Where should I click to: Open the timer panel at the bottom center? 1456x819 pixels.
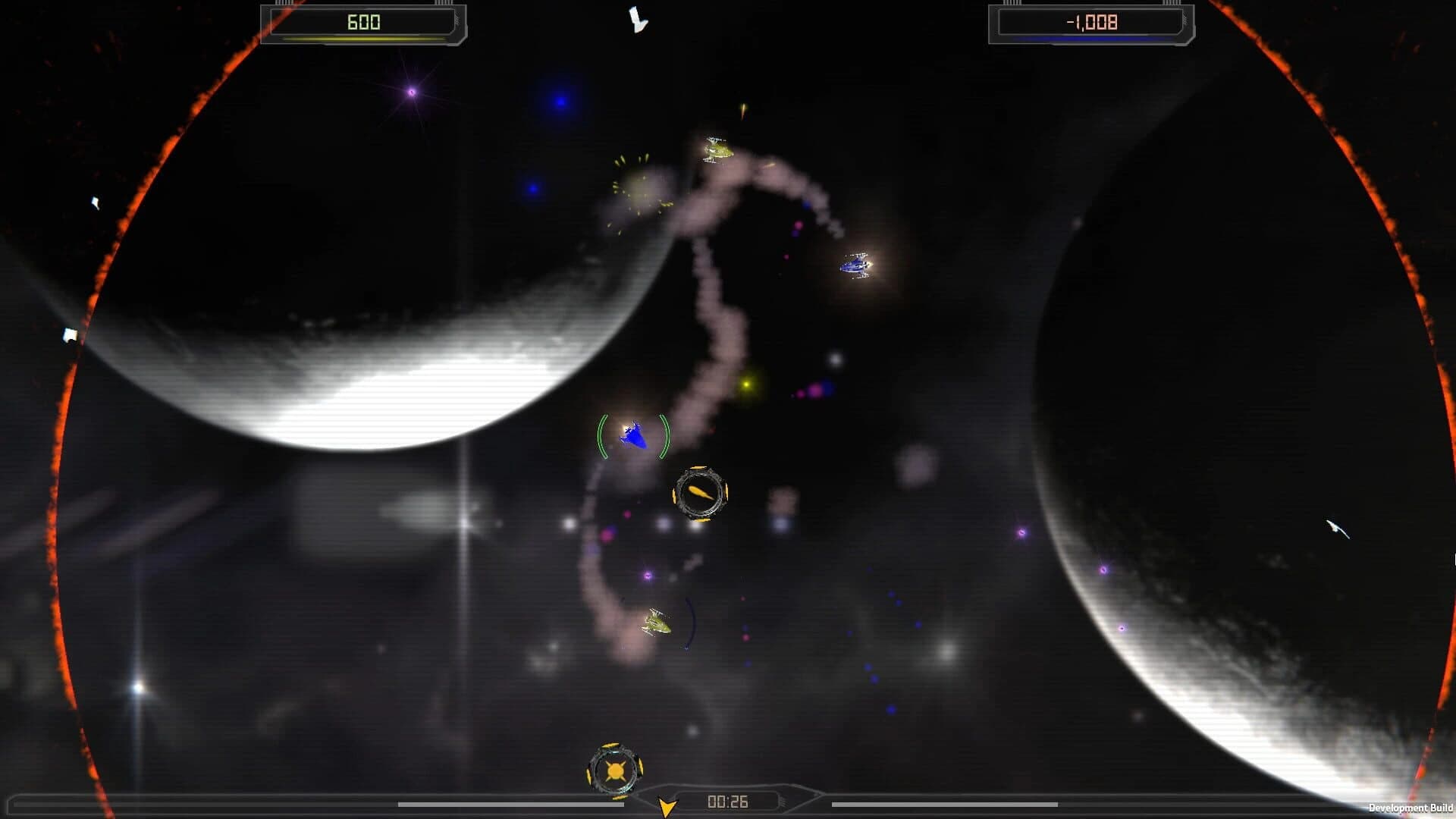tap(728, 800)
